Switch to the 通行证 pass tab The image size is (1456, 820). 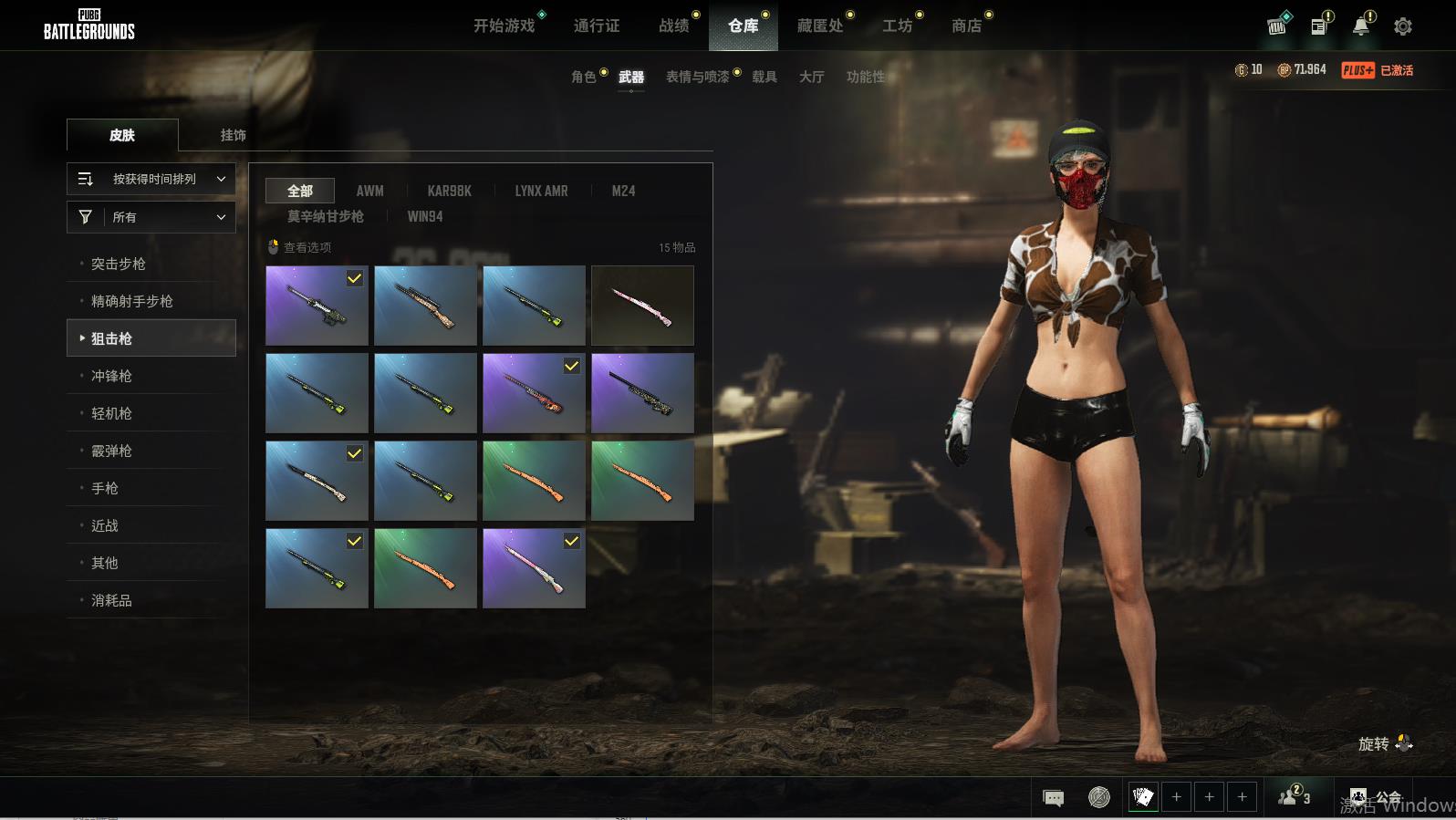click(597, 26)
